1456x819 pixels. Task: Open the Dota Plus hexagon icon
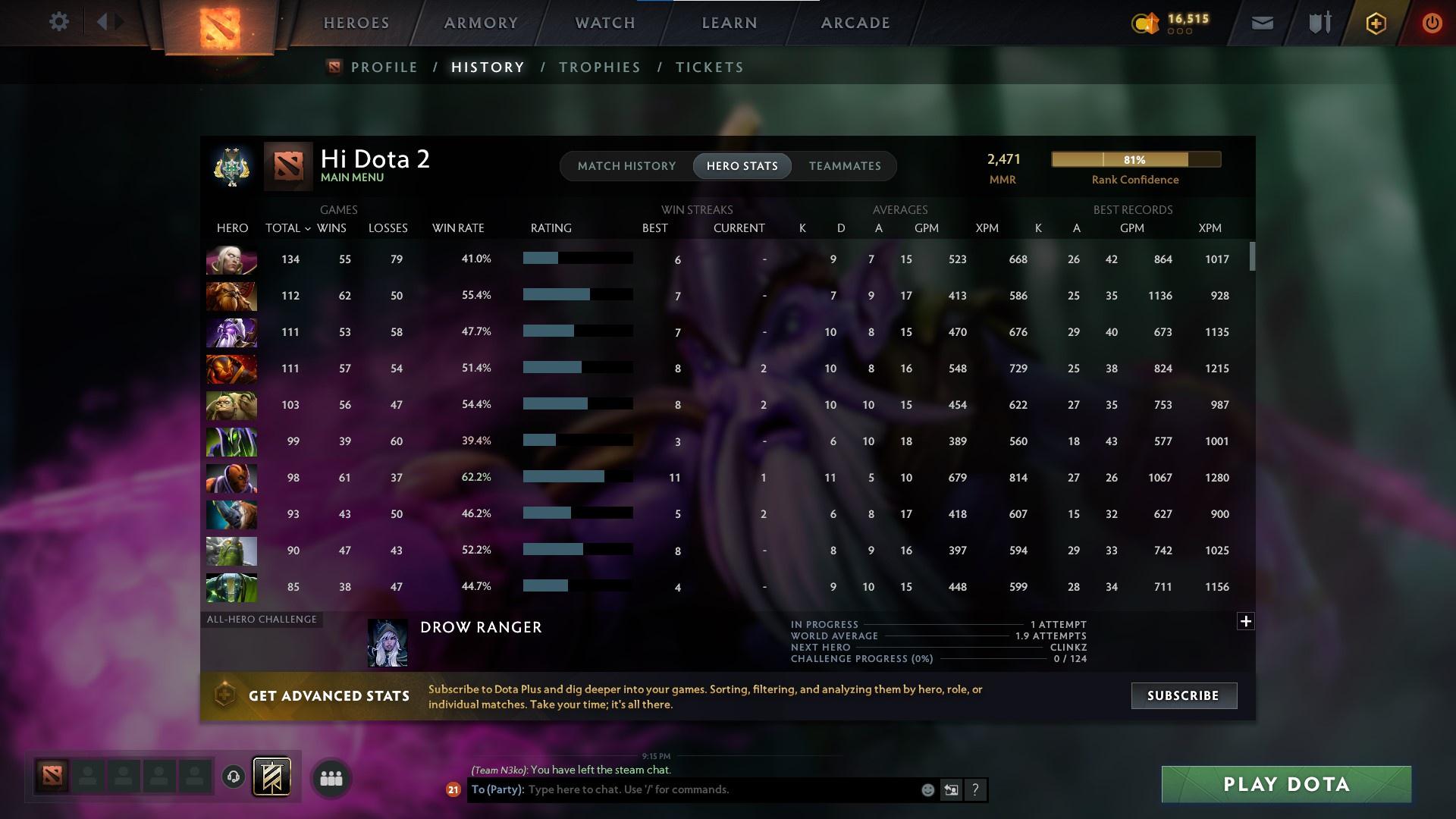pyautogui.click(x=1375, y=23)
